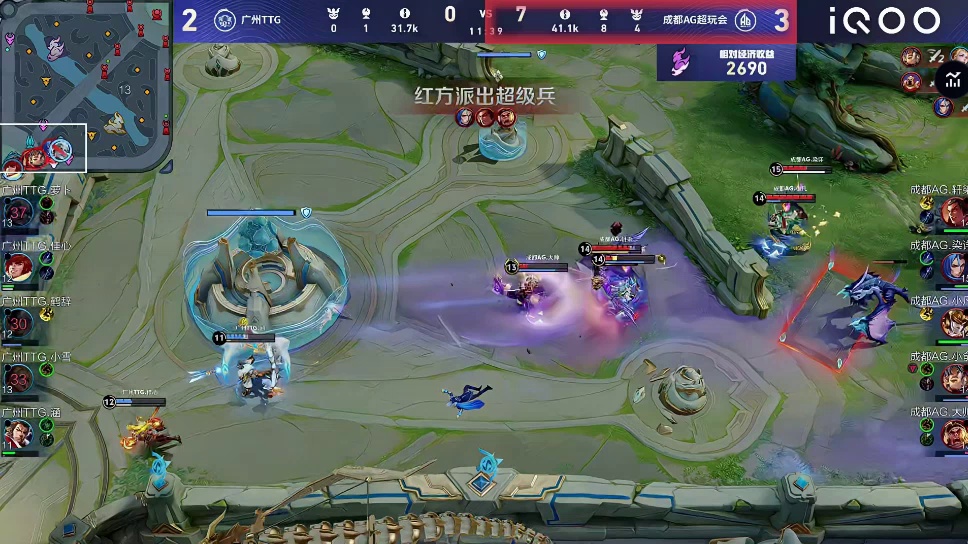Select player 广州TTG.小雪 portrait

click(19, 378)
